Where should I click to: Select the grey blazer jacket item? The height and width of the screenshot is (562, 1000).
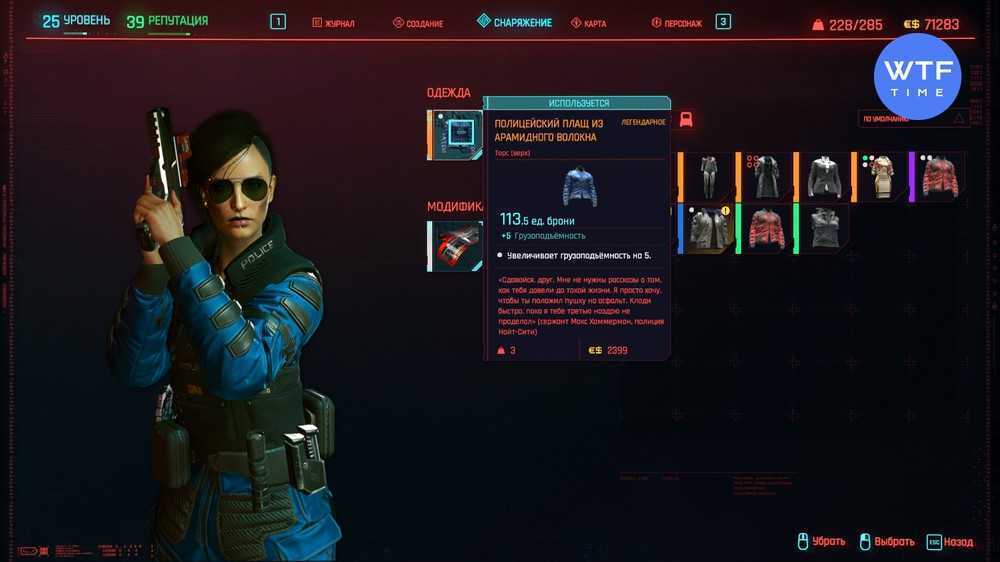point(824,176)
